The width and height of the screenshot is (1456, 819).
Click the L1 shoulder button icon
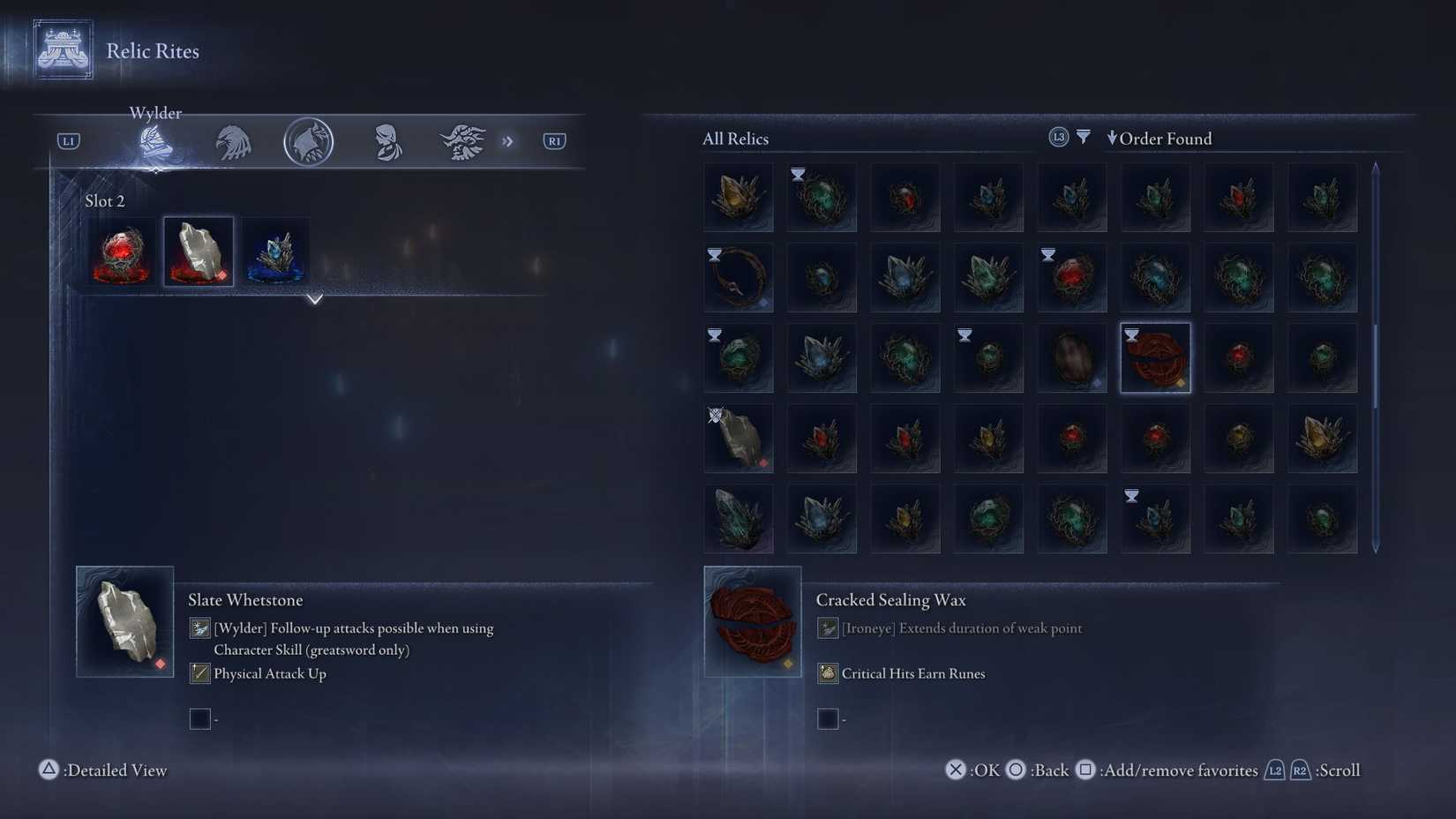[x=67, y=140]
